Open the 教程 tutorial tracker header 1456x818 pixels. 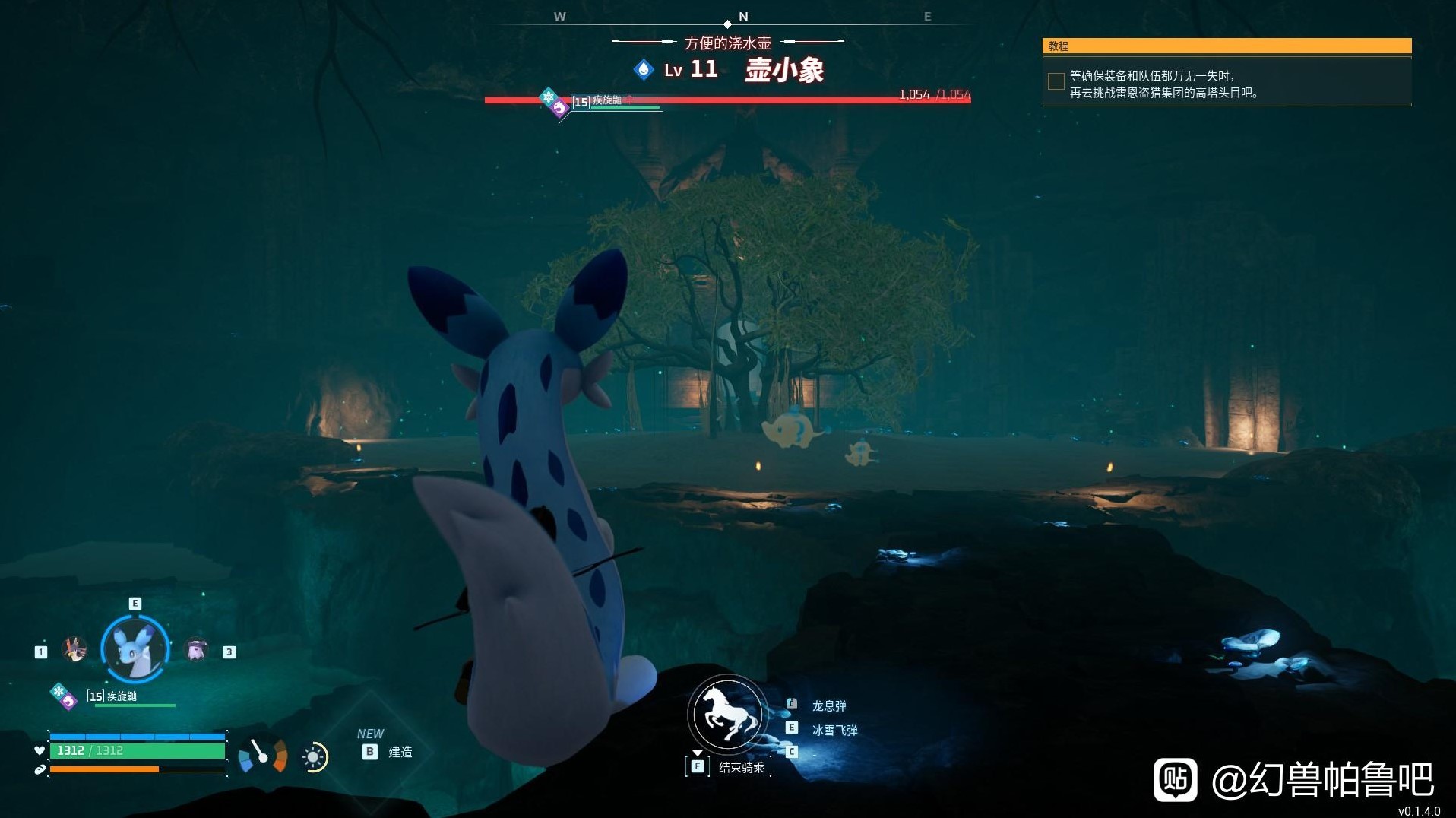(1227, 46)
